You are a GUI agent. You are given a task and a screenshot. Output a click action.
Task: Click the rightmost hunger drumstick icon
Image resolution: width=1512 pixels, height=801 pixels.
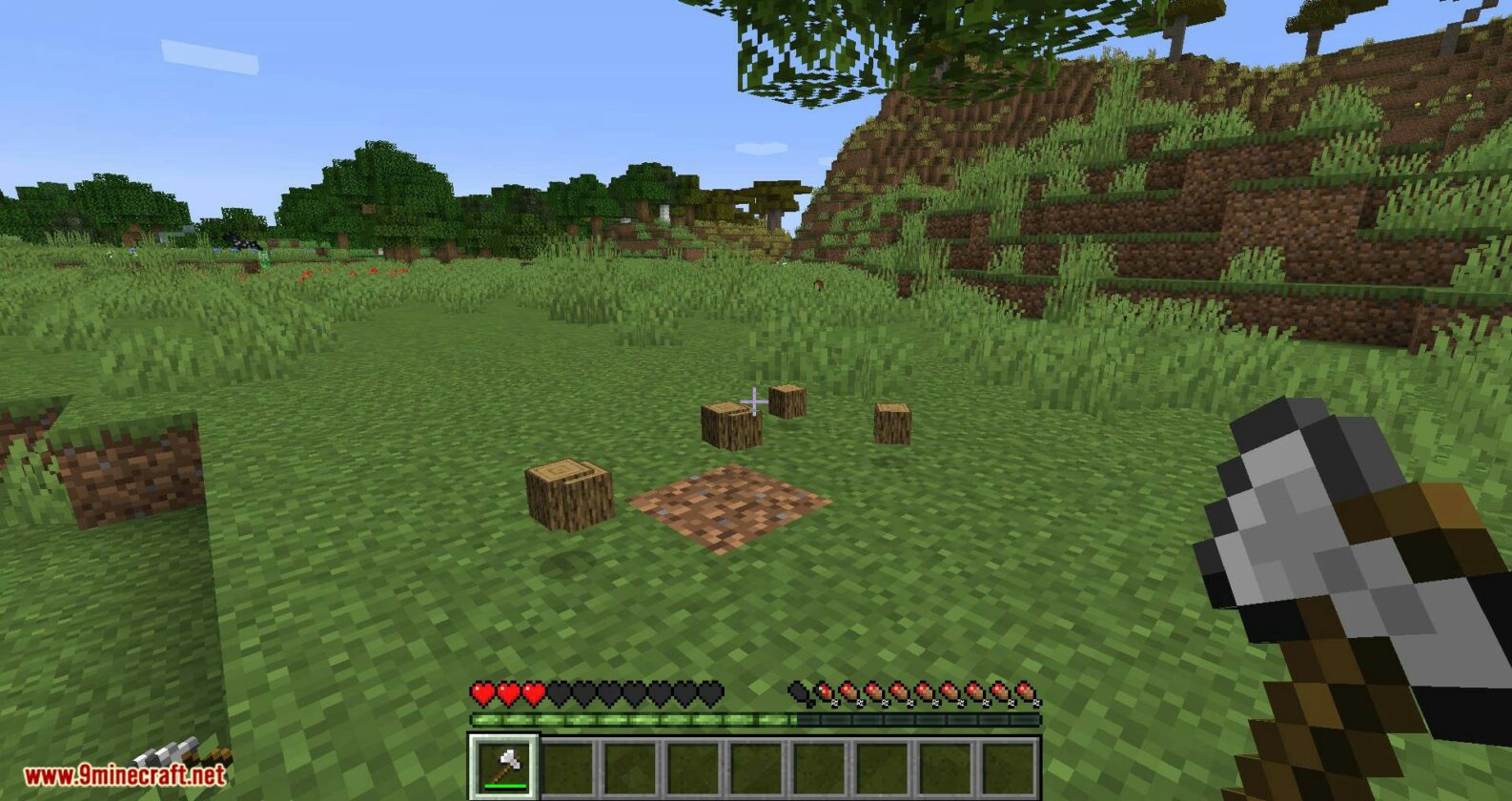1025,693
